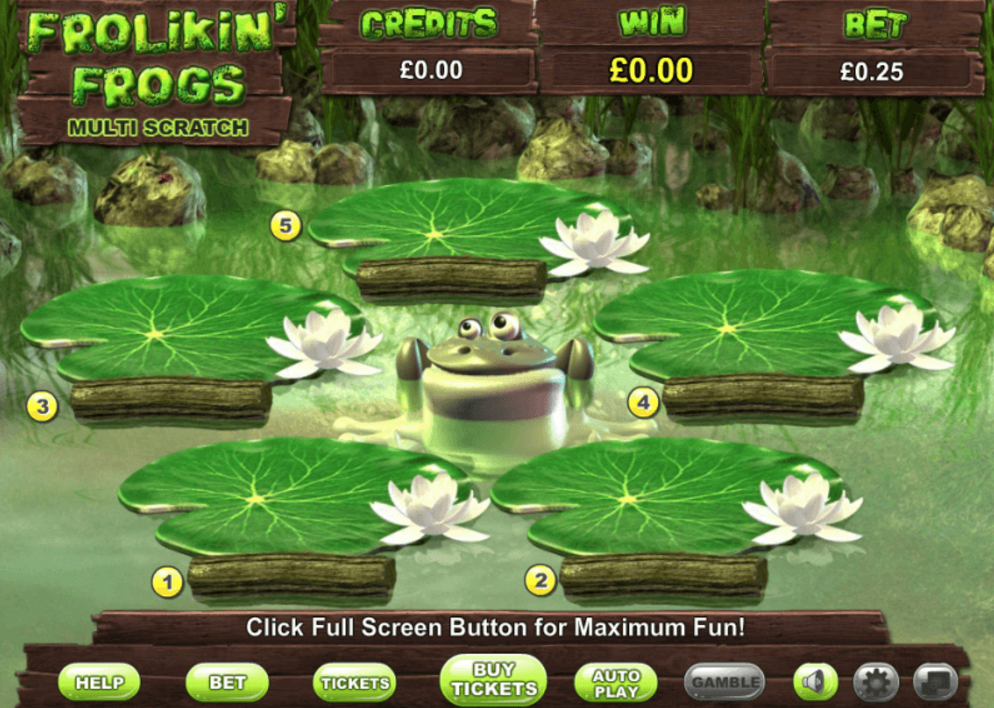994x708 pixels.
Task: Open the Help screen
Action: pyautogui.click(x=99, y=683)
